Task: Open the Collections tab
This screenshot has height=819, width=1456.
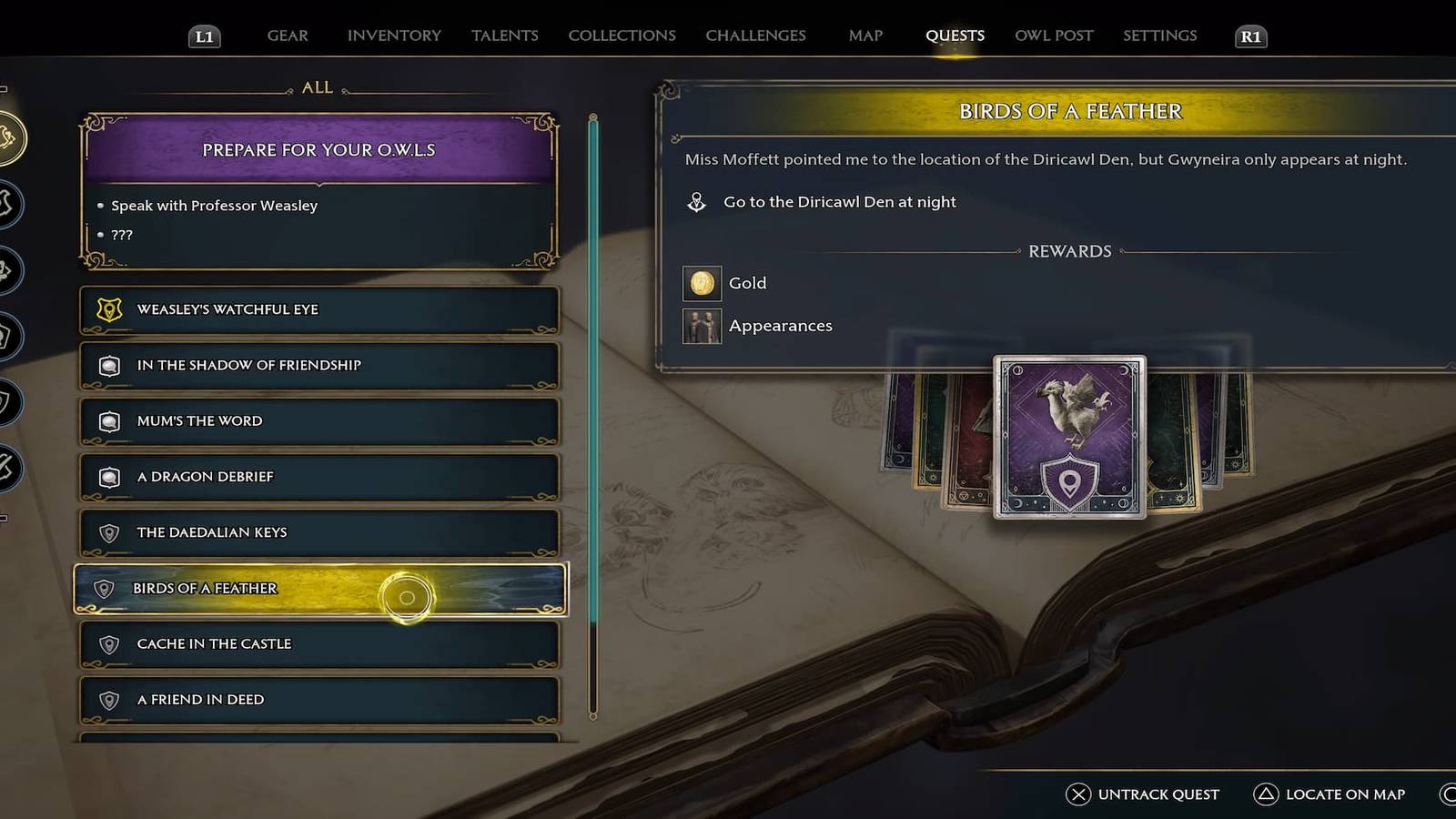Action: coord(622,35)
